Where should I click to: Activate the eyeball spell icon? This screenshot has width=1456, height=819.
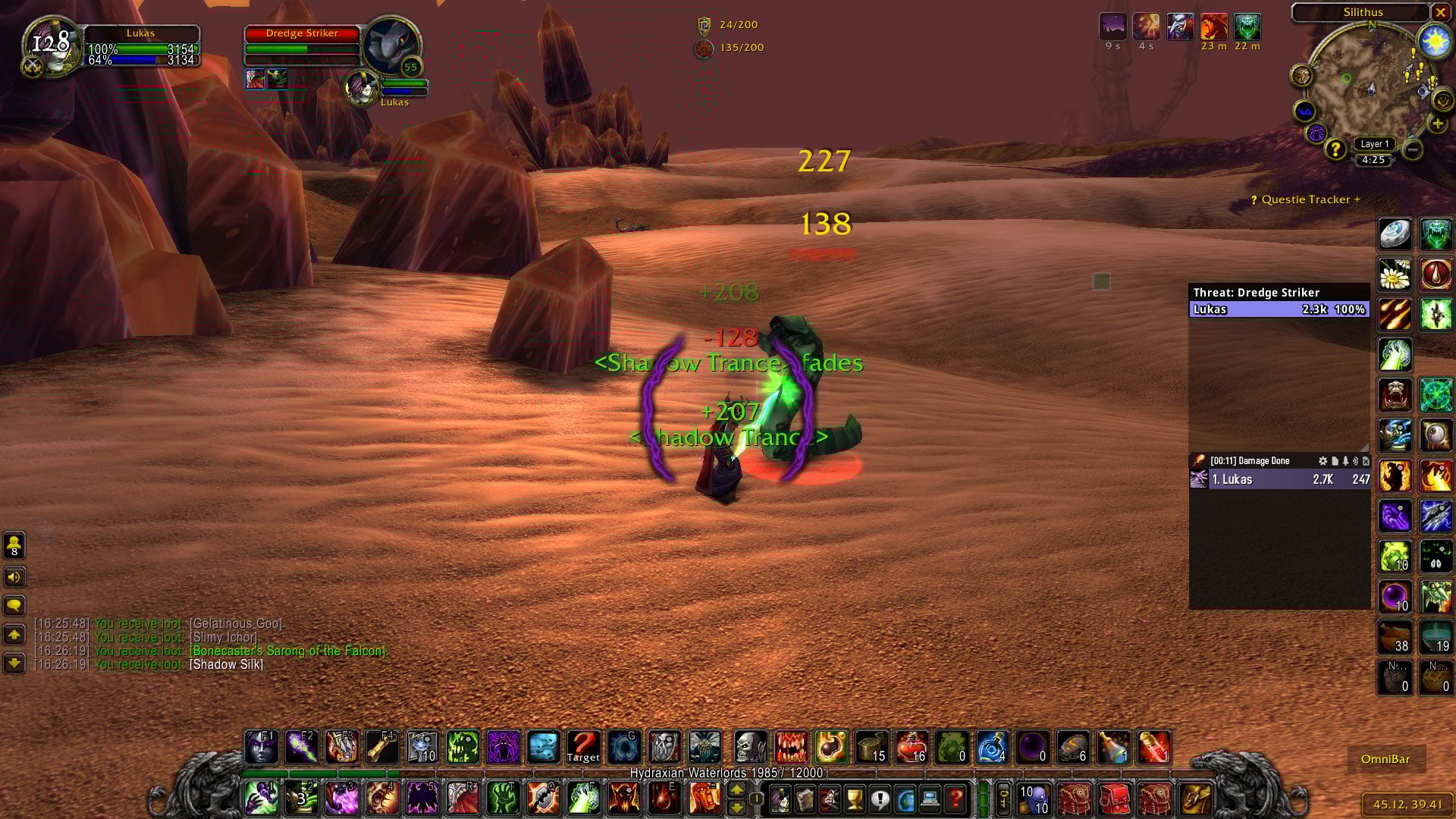click(1436, 435)
